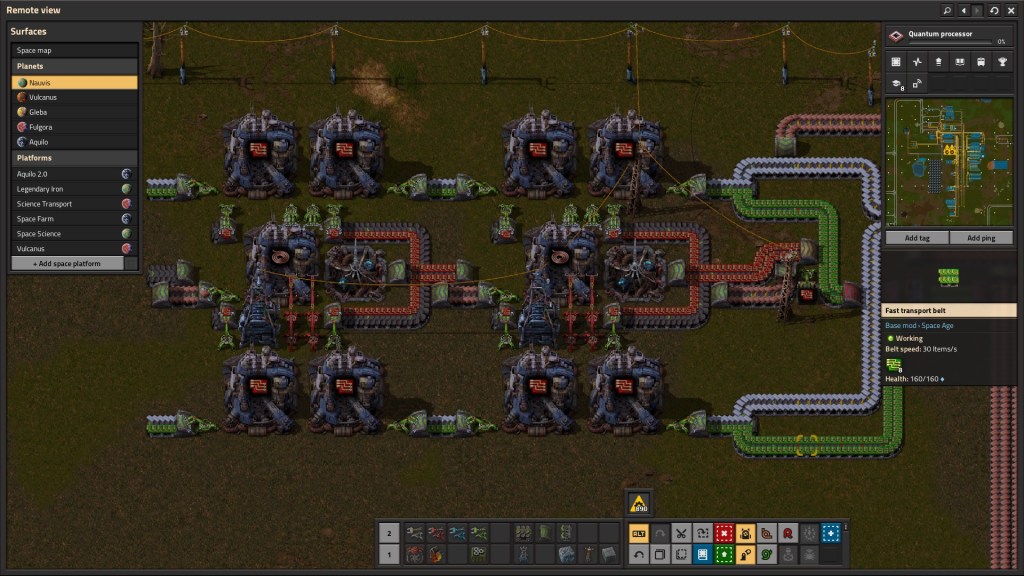
Task: Close the Remote view window
Action: coord(1012,10)
